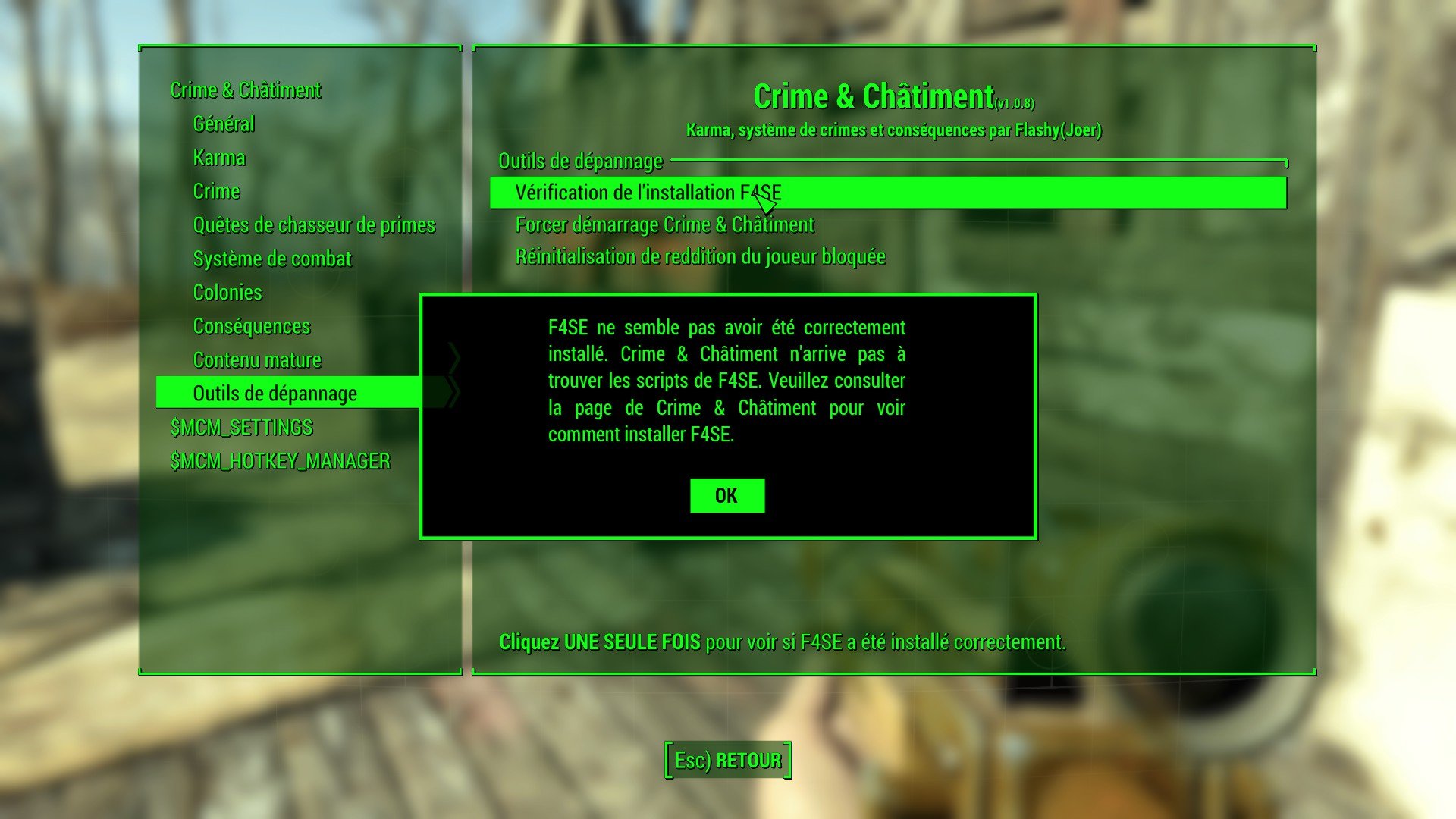
Task: Switch to the Colonies page
Action: click(227, 293)
